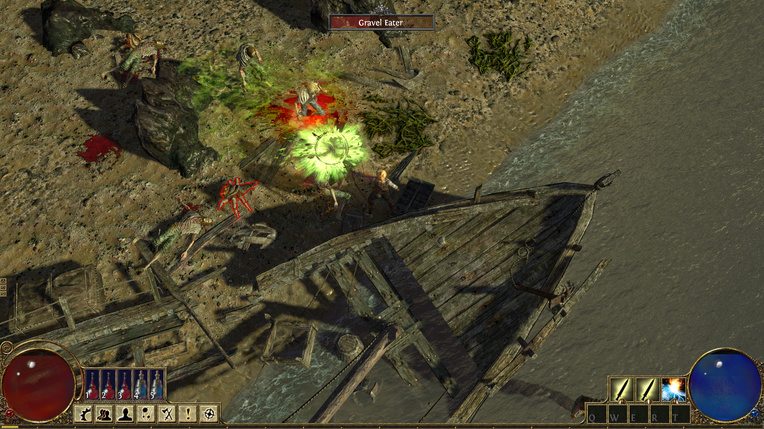Select the sword attack icon beside the explosion skill
This screenshot has width=764, height=429.
[x=647, y=389]
